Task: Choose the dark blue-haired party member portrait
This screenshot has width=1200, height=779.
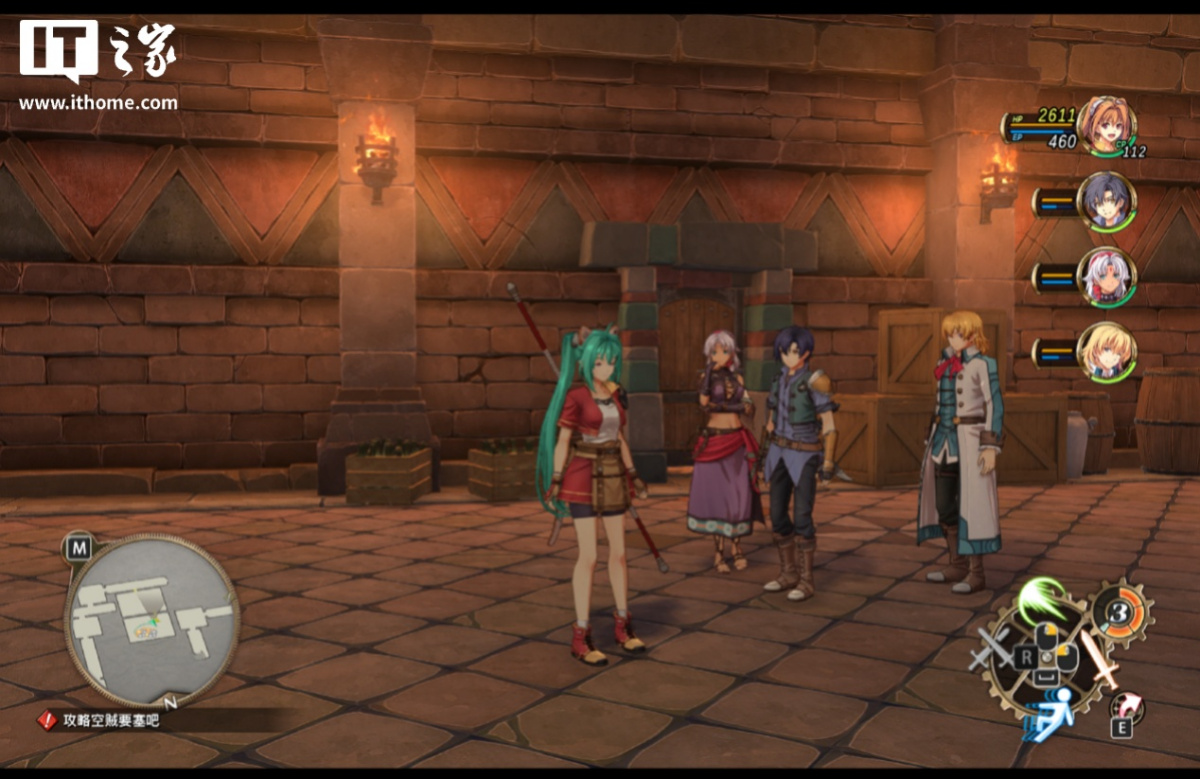Action: [1106, 201]
